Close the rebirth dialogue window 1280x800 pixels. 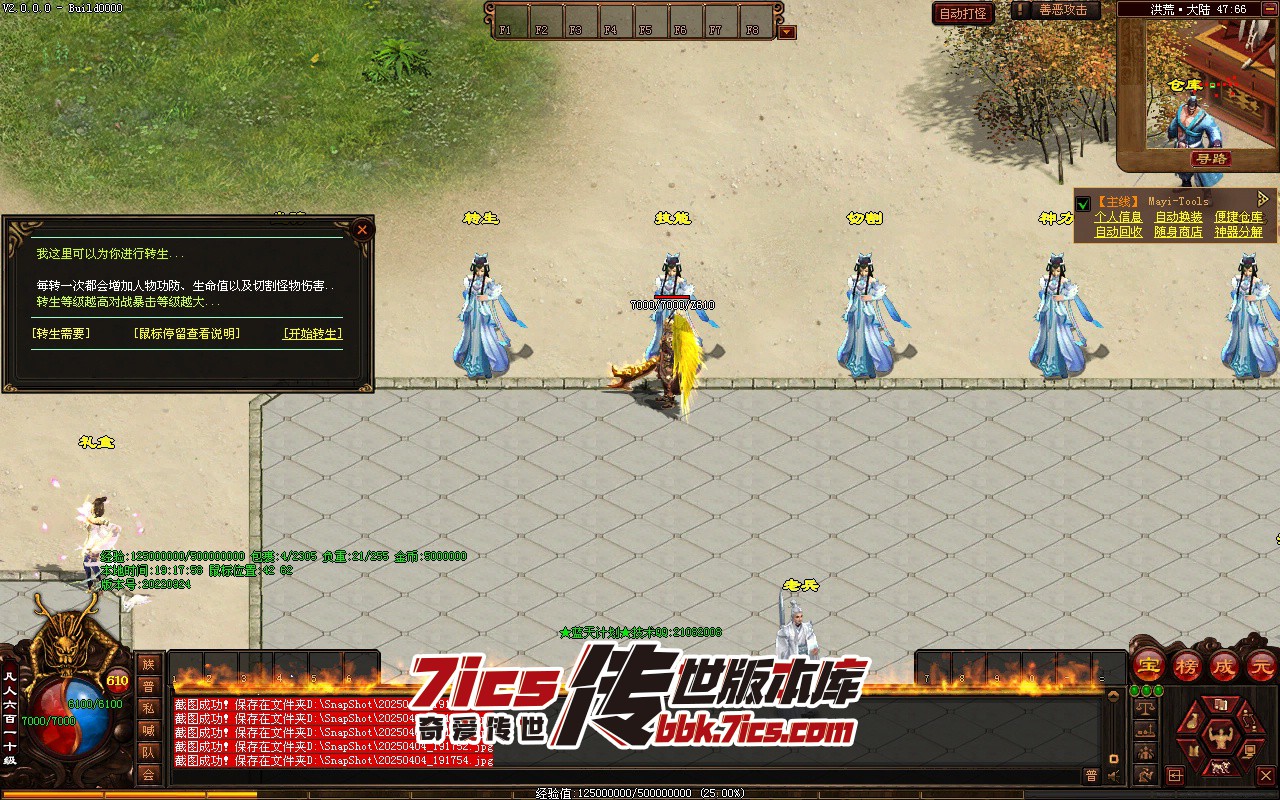(x=362, y=229)
